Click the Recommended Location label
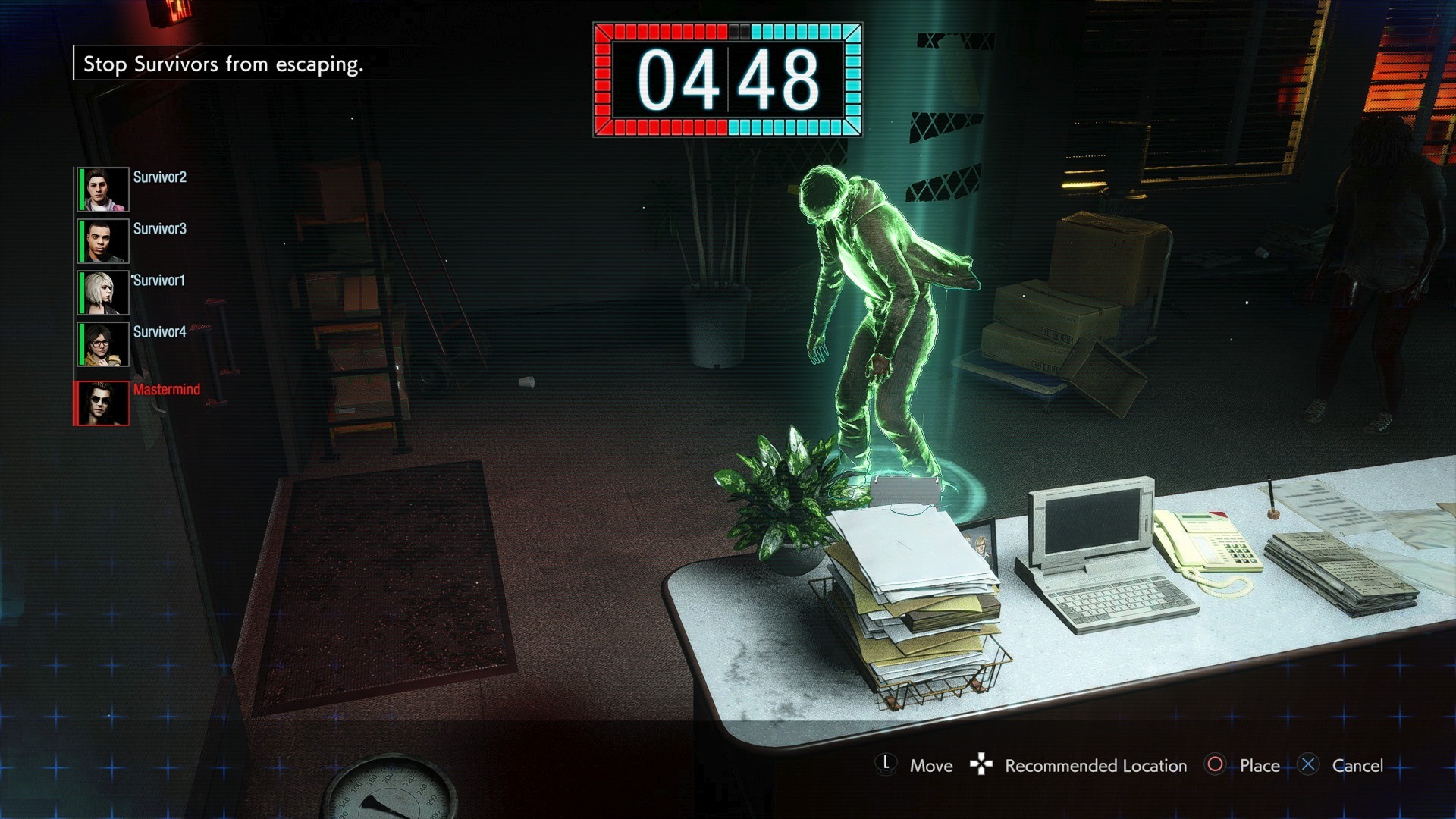Screen dimensions: 1456x819 pyautogui.click(x=1095, y=766)
